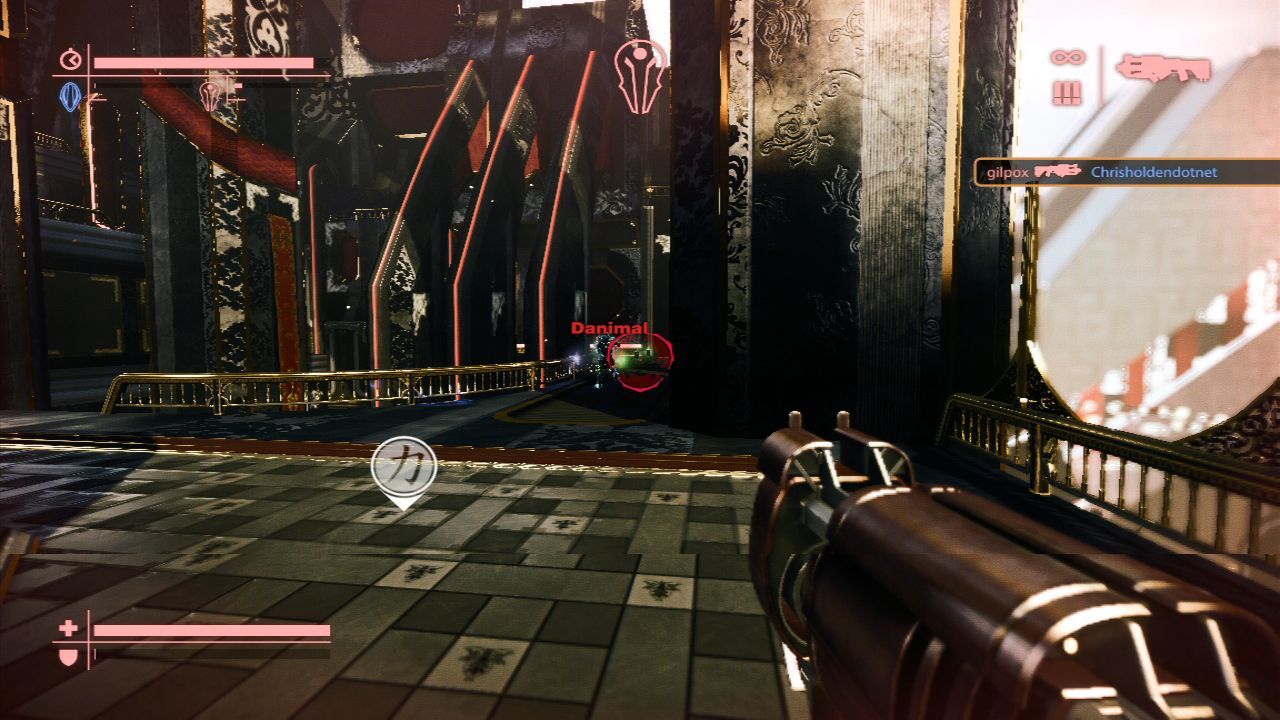Screen dimensions: 1280x720
Task: Select the Danimal enemy name tag
Action: tap(609, 328)
